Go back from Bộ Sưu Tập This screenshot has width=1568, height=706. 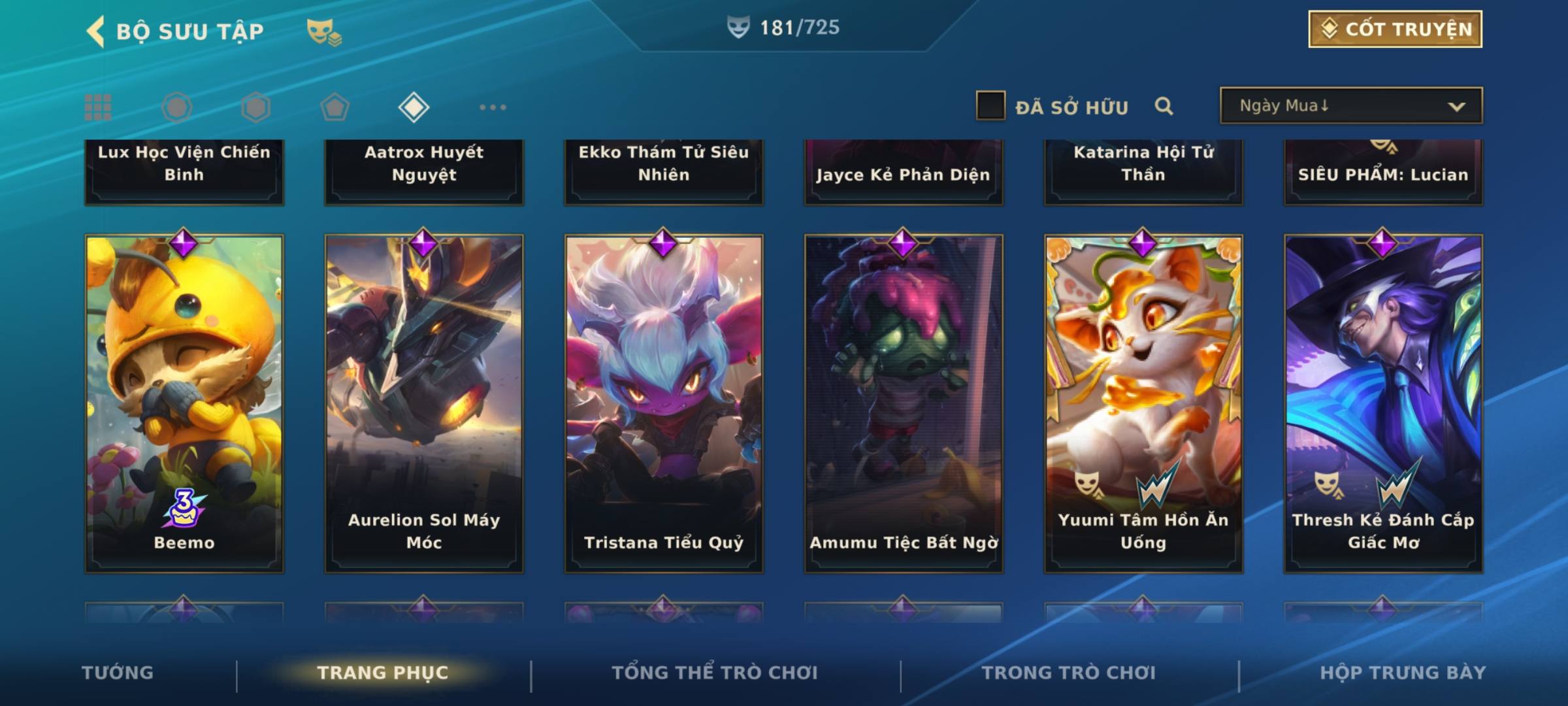[97, 31]
